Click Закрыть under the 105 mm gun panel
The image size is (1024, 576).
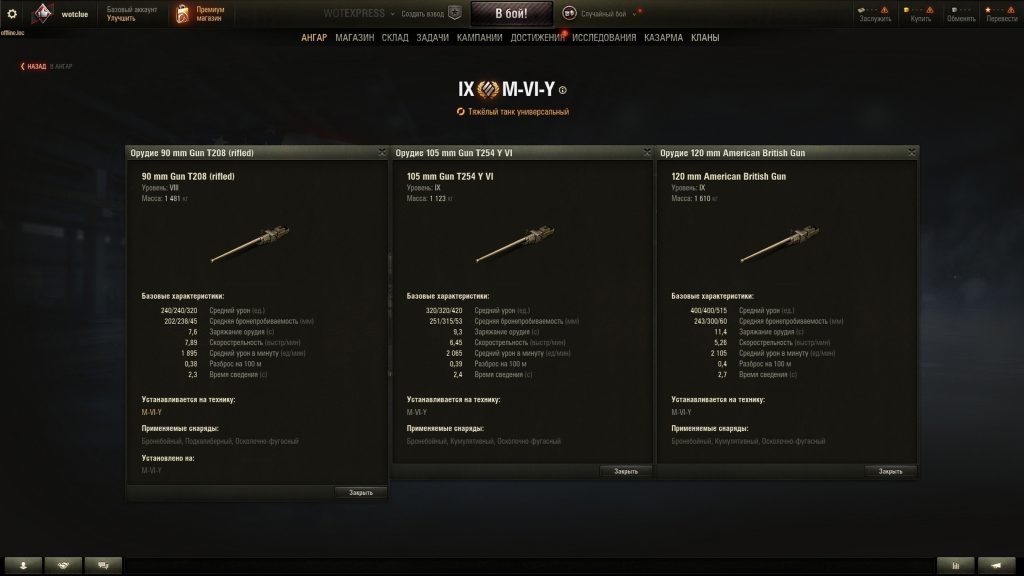[x=626, y=470]
